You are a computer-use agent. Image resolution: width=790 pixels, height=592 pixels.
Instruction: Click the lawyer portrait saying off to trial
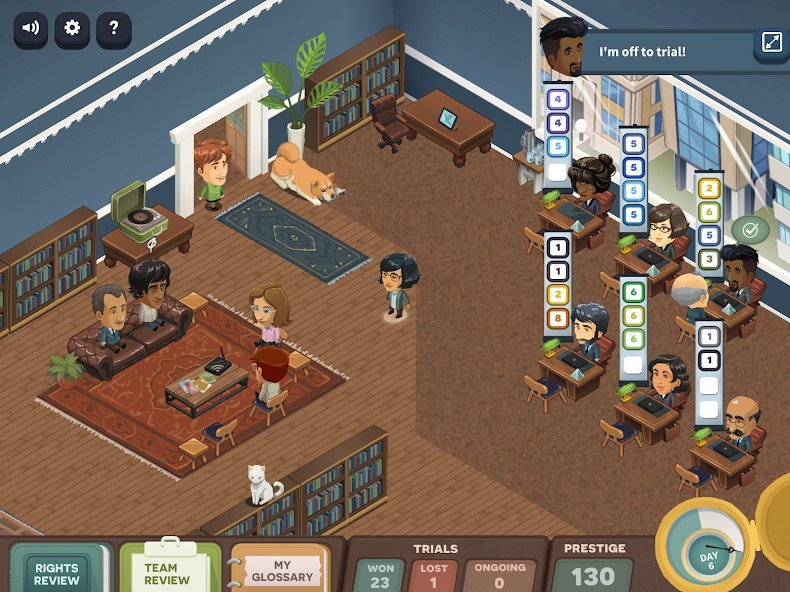coord(563,45)
